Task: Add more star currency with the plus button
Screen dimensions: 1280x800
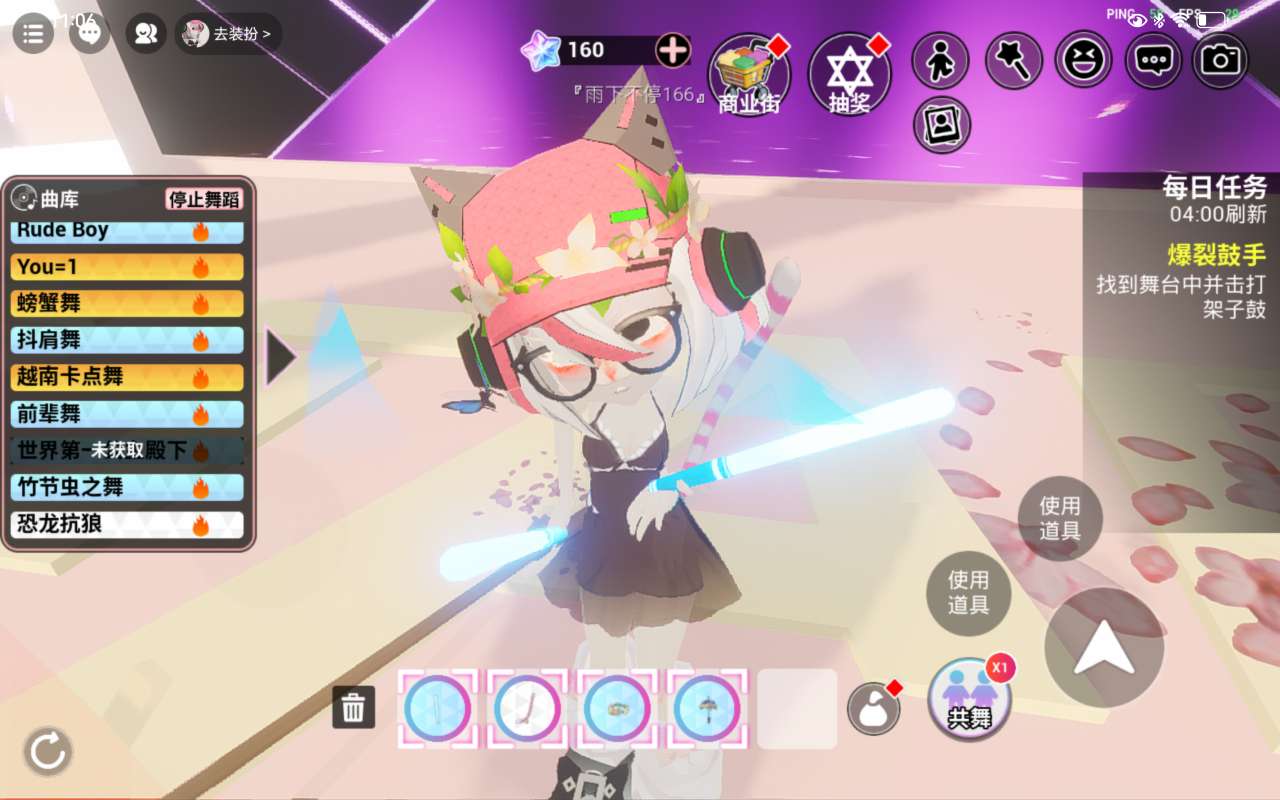Action: point(672,50)
